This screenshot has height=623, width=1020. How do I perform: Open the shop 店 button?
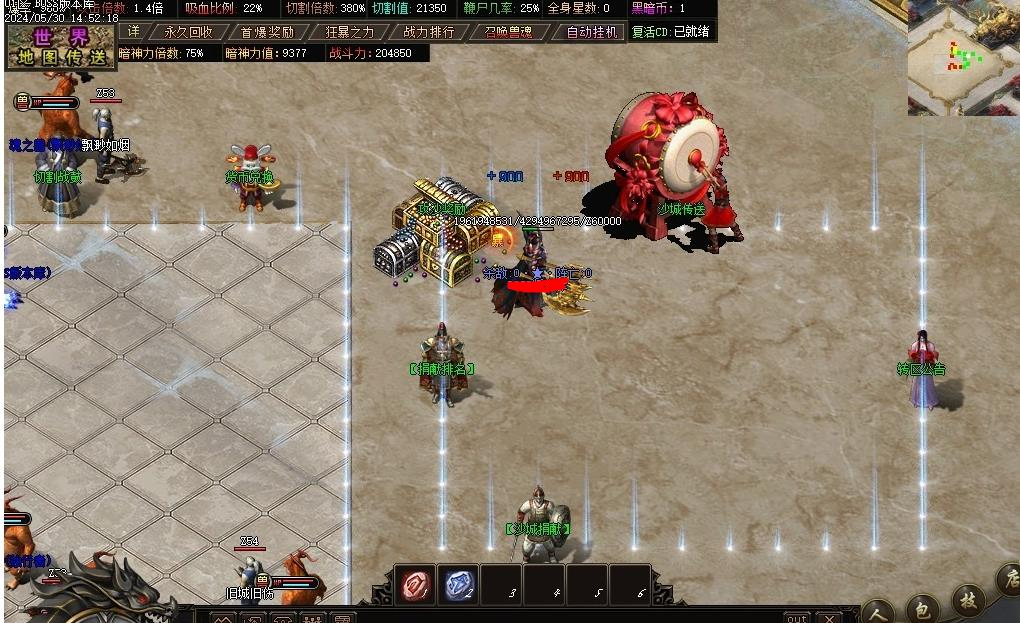click(1008, 580)
